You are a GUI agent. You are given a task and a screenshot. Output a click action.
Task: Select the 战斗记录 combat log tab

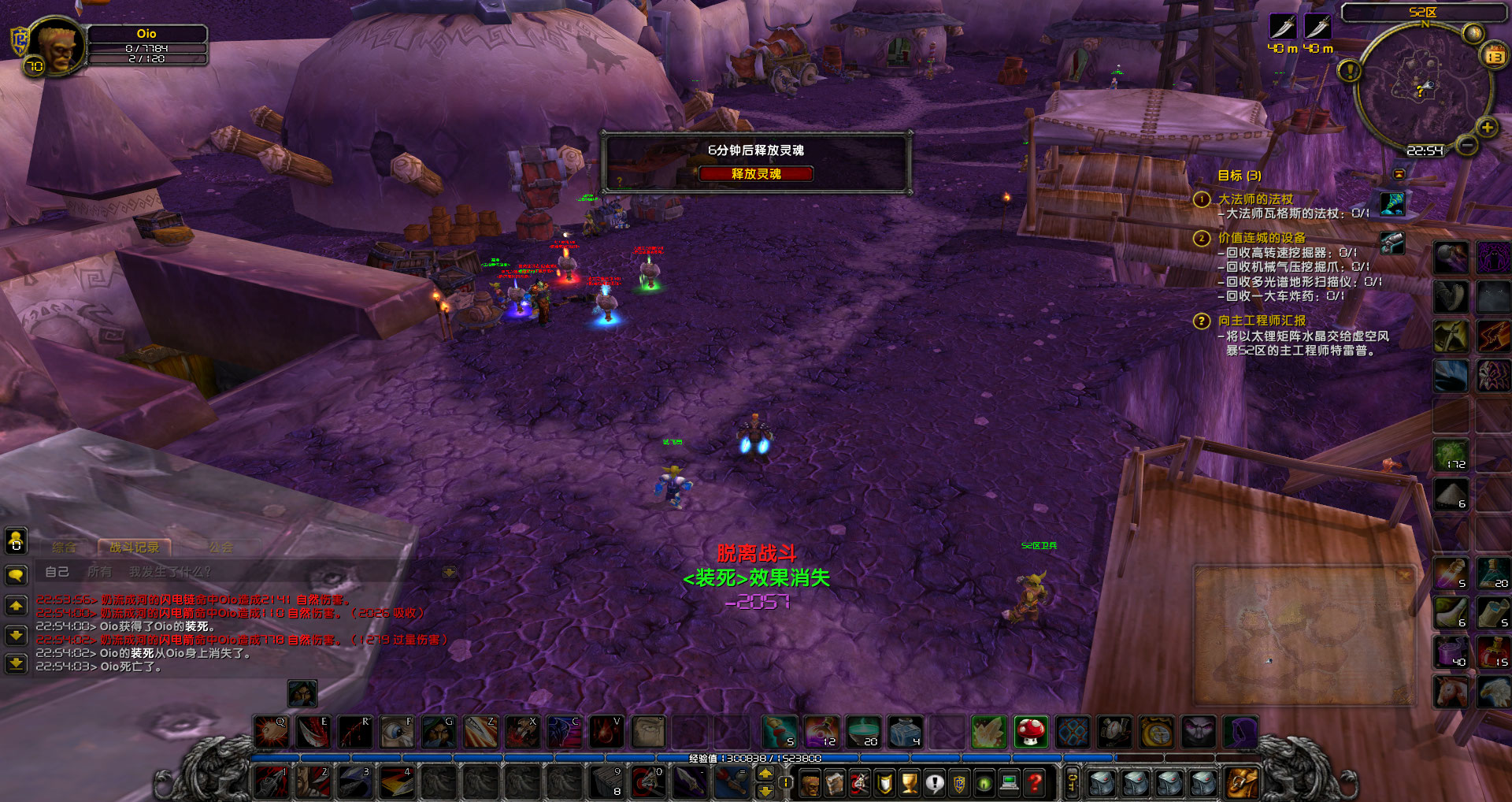[134, 548]
